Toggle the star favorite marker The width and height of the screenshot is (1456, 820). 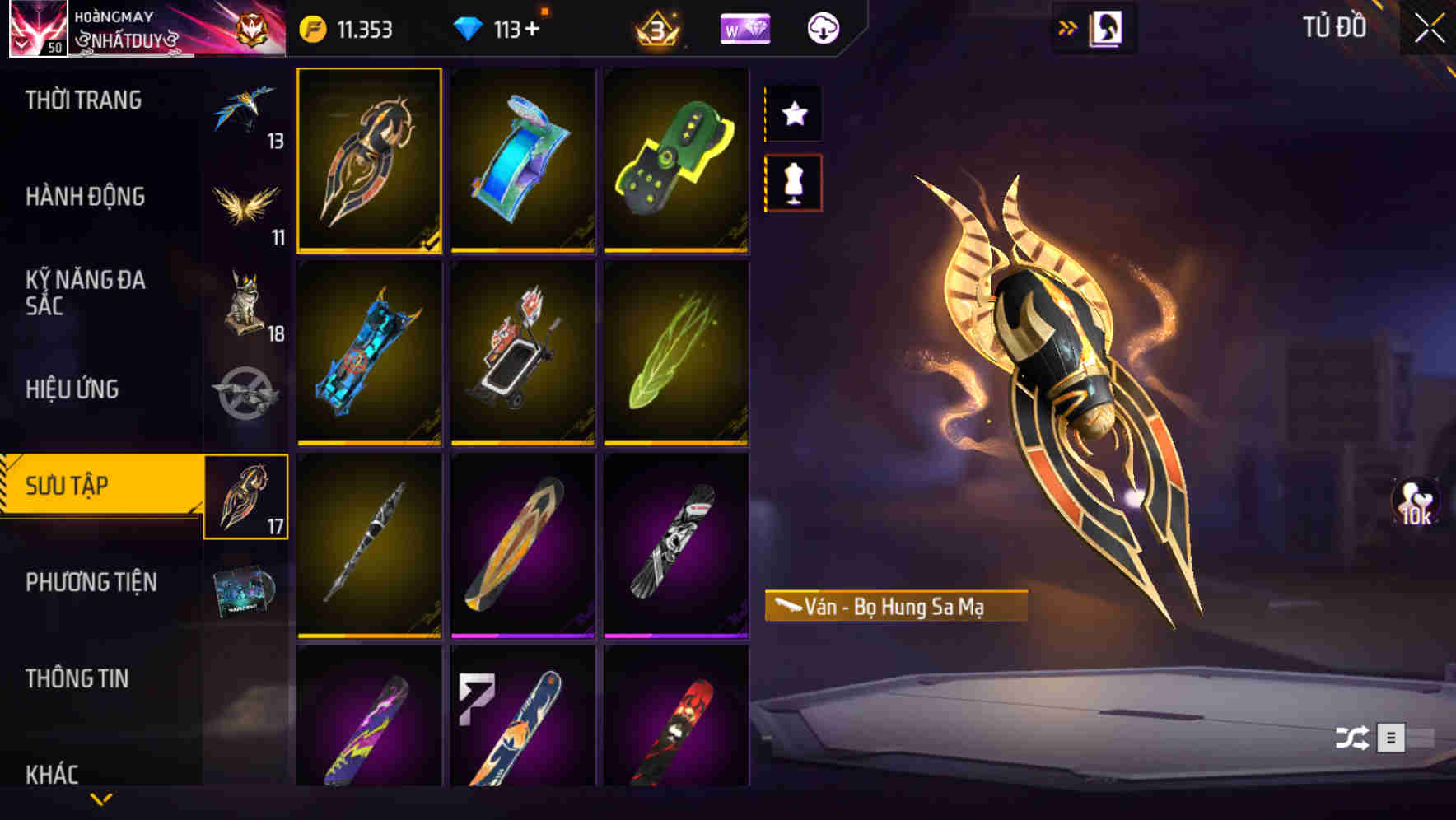[794, 114]
